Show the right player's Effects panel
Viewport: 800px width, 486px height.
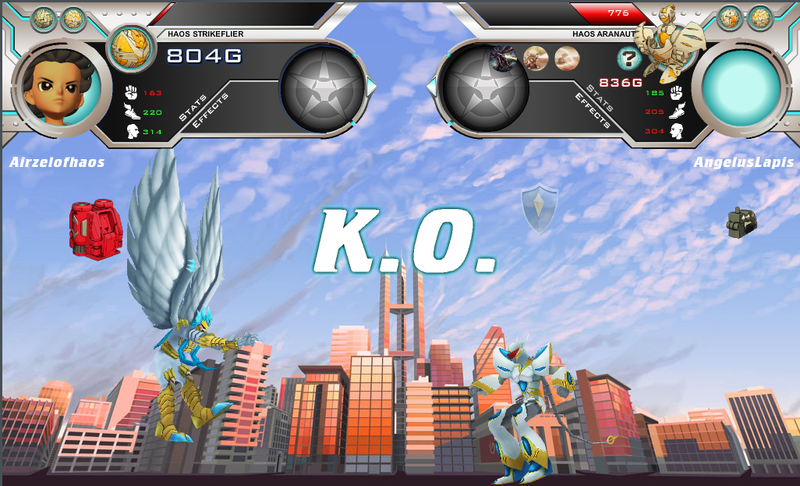(x=593, y=113)
